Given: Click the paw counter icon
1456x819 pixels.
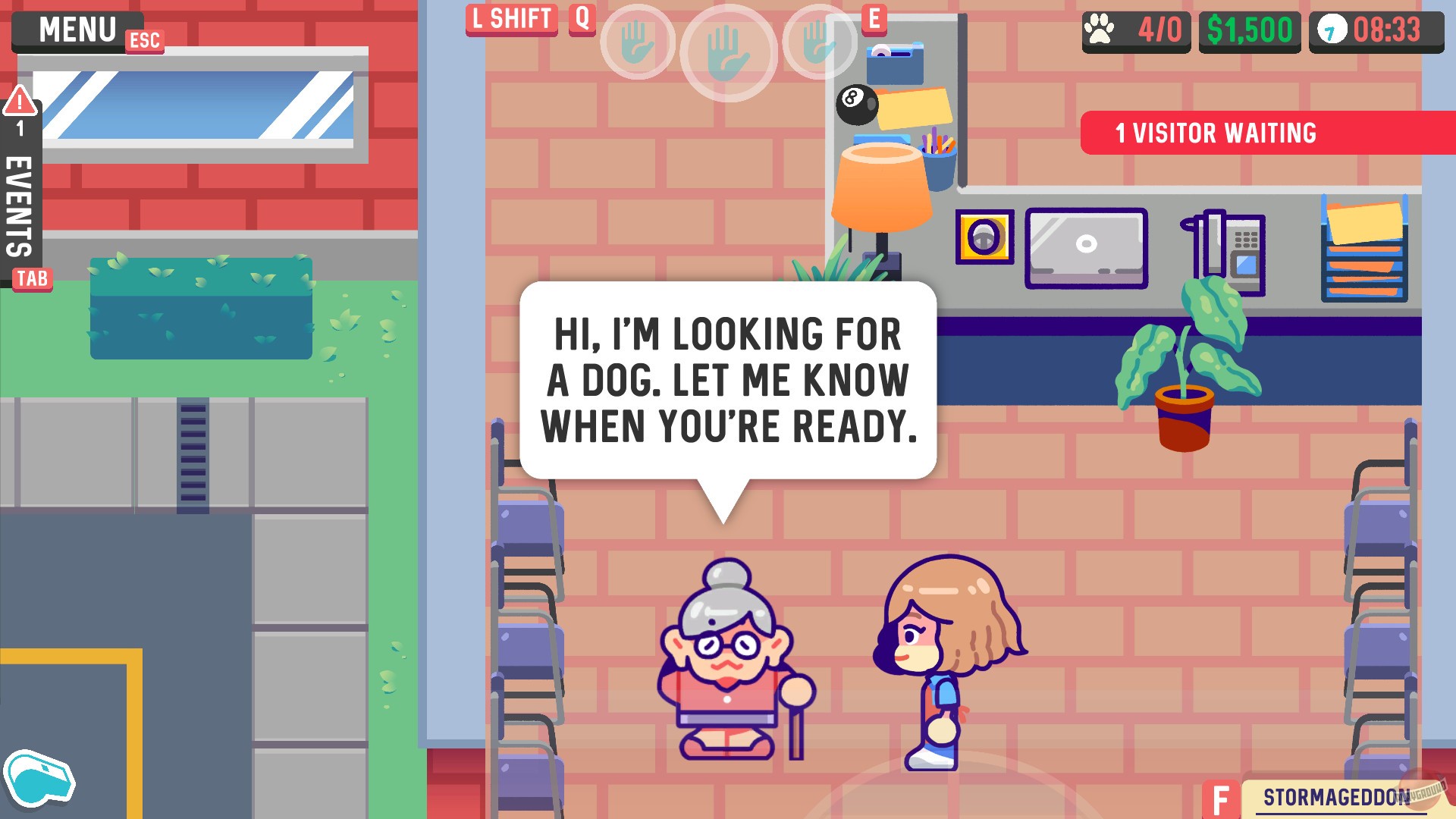Looking at the screenshot, I should pos(1100,28).
